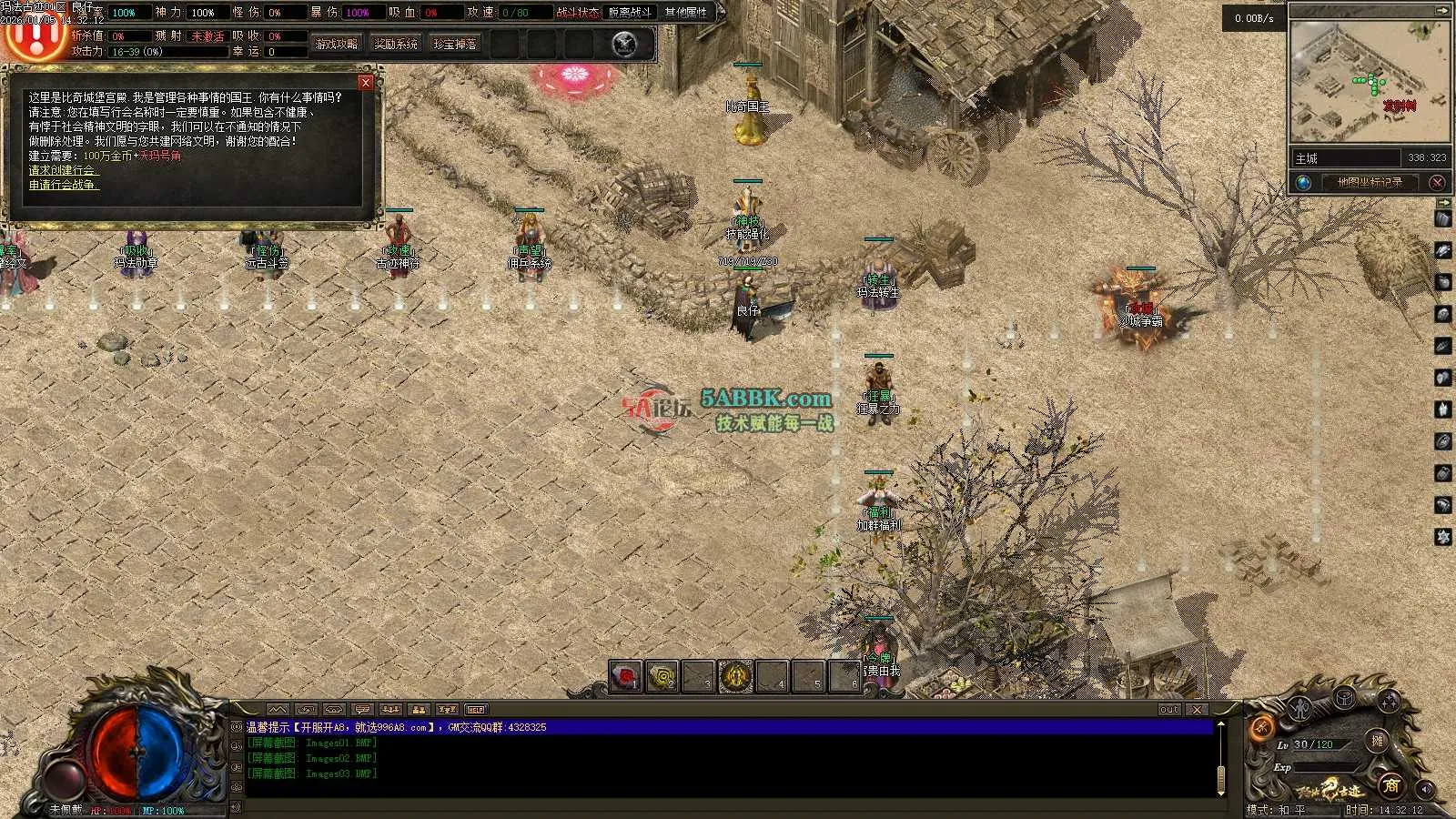1456x819 pixels.
Task: Close the King's dialogue window
Action: (x=366, y=83)
